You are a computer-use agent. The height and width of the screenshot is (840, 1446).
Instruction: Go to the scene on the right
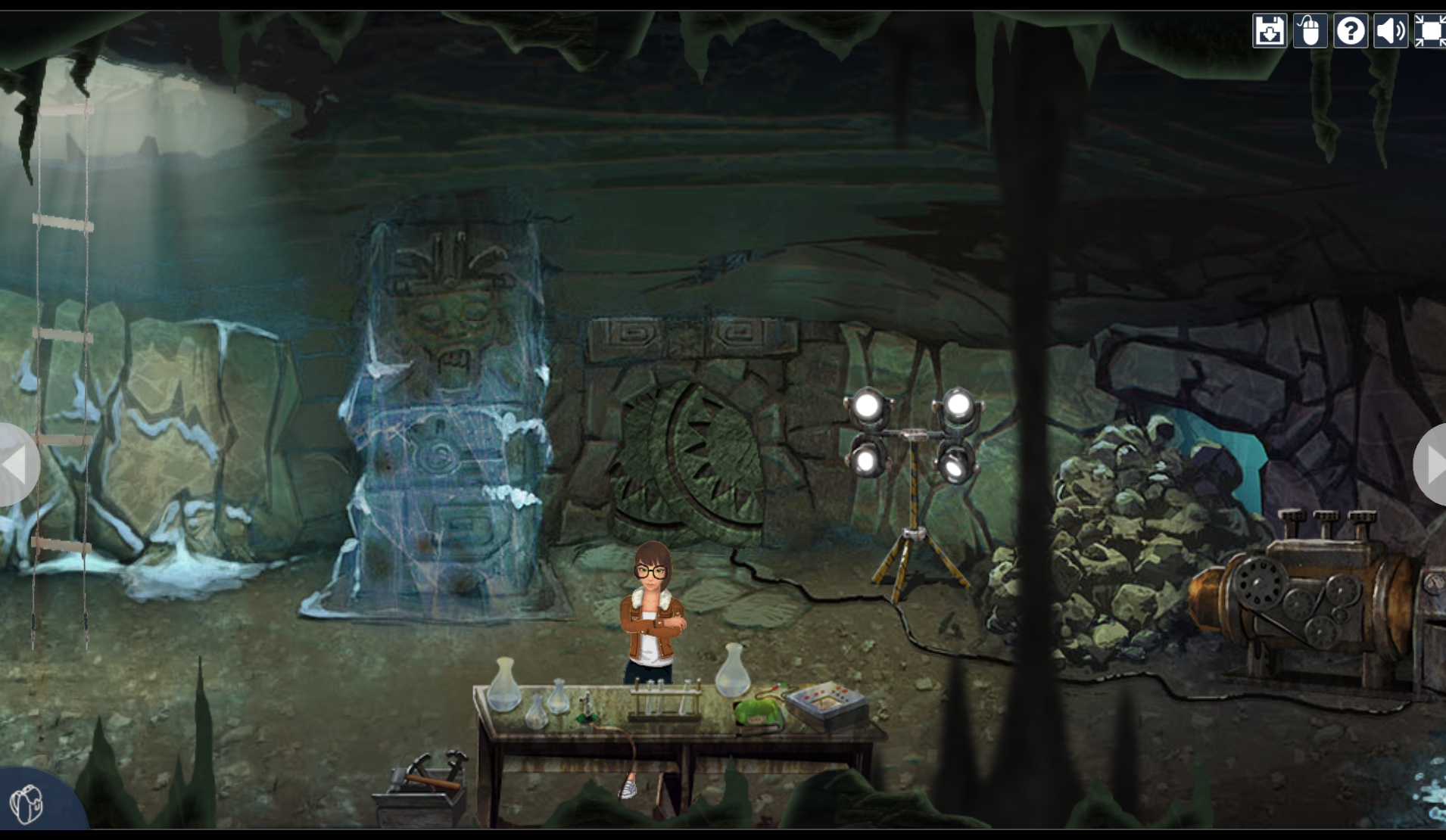coord(1432,465)
